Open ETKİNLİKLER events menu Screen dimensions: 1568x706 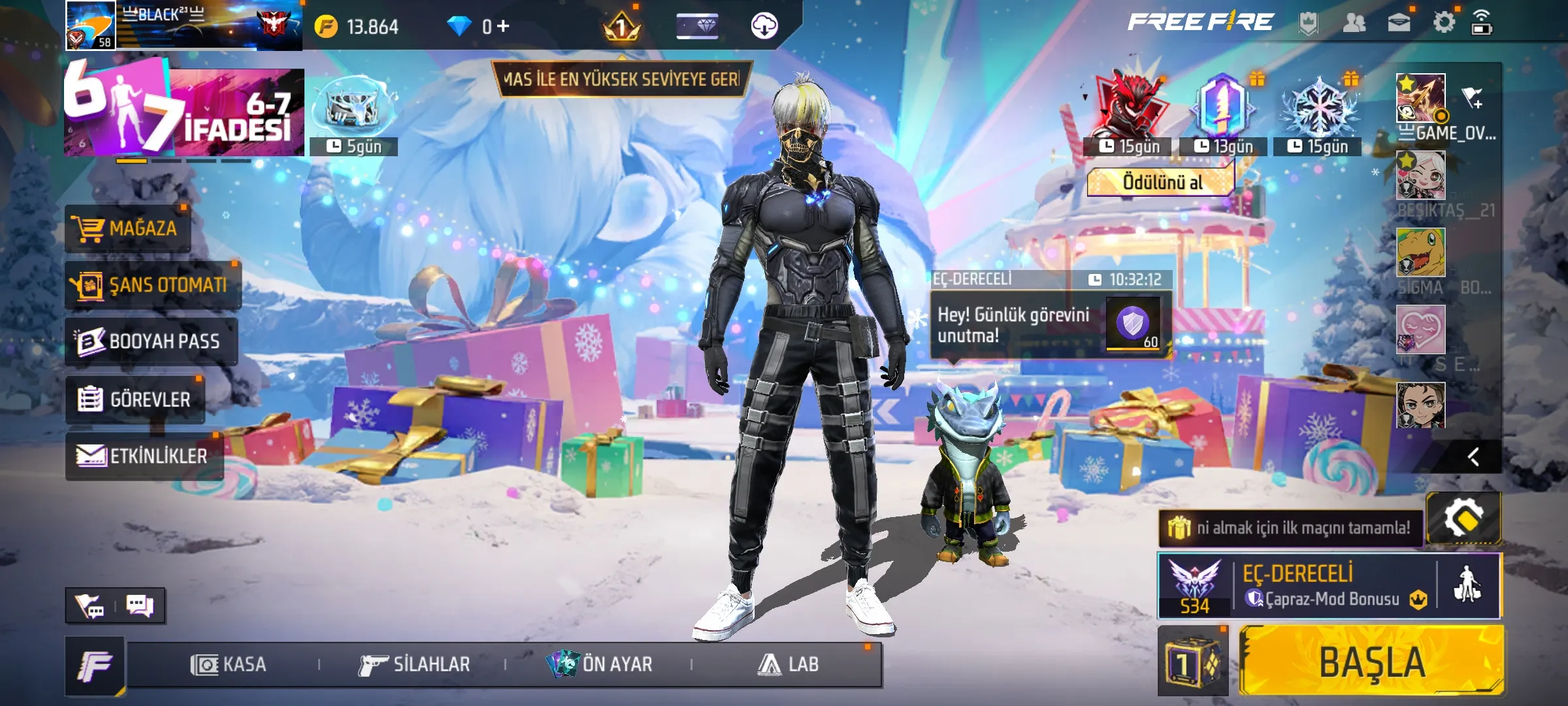click(144, 456)
